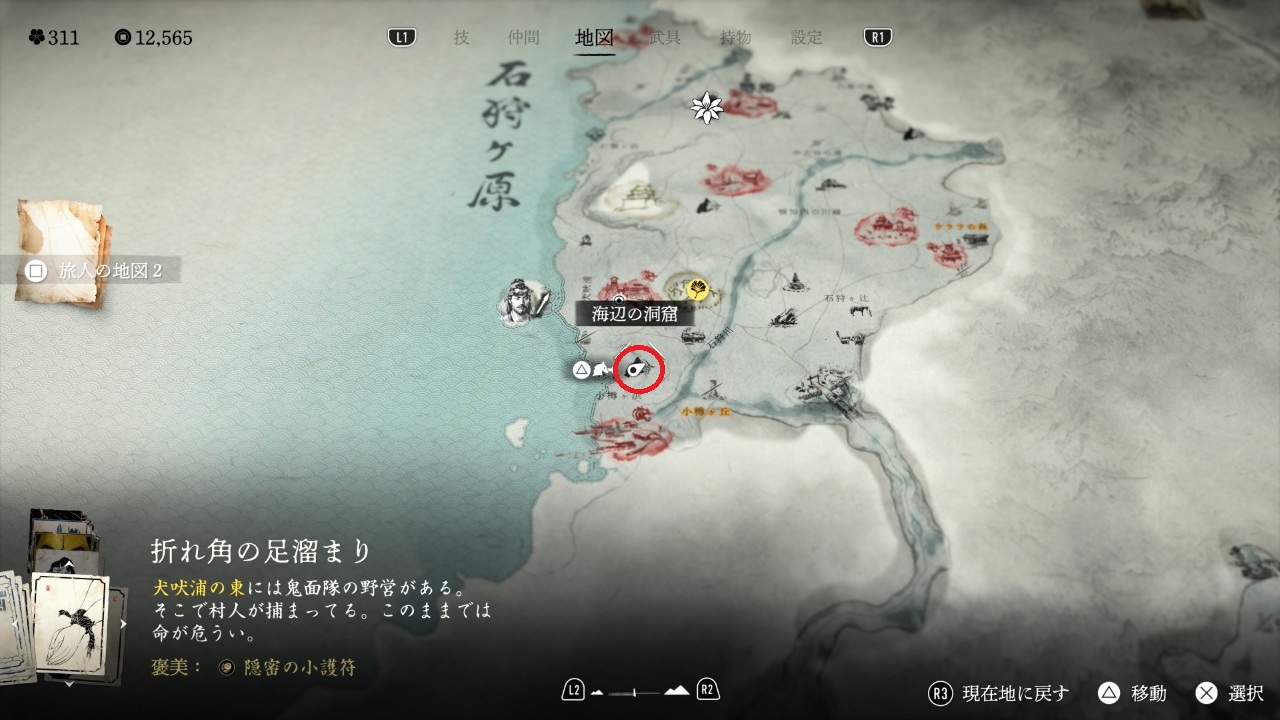Select the 折れ角の足溜まり quest card
Viewport: 1280px width, 720px height.
point(70,612)
